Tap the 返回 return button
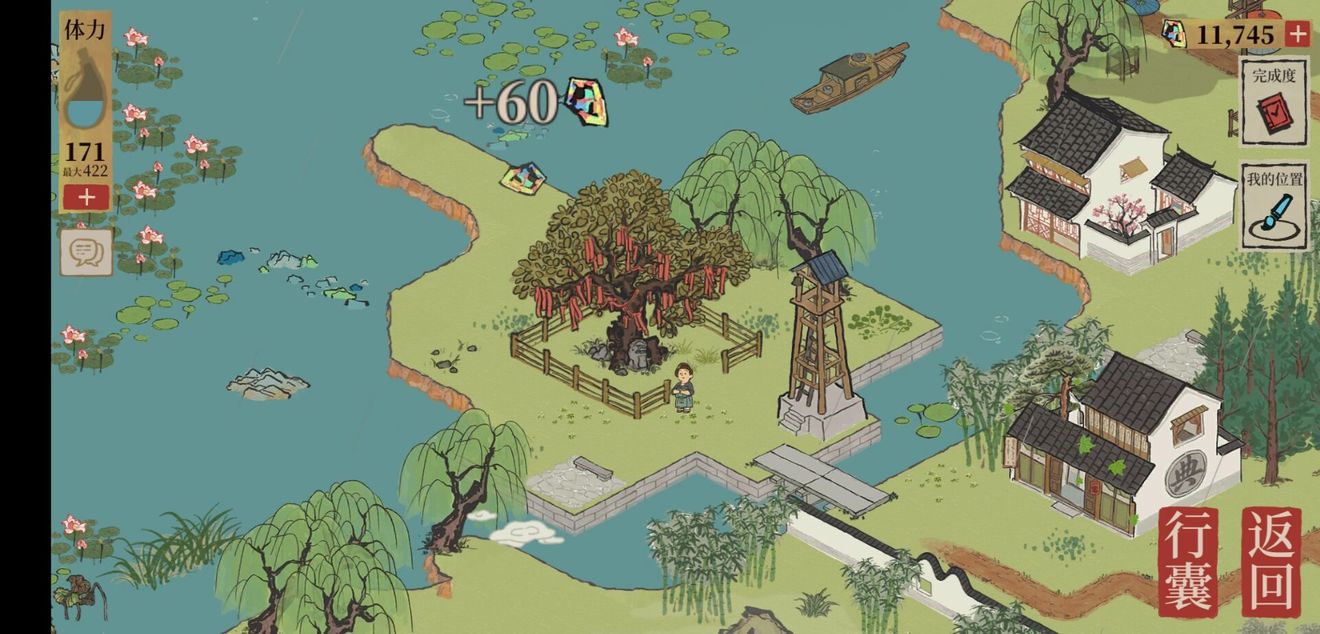This screenshot has width=1320, height=634. [1272, 561]
